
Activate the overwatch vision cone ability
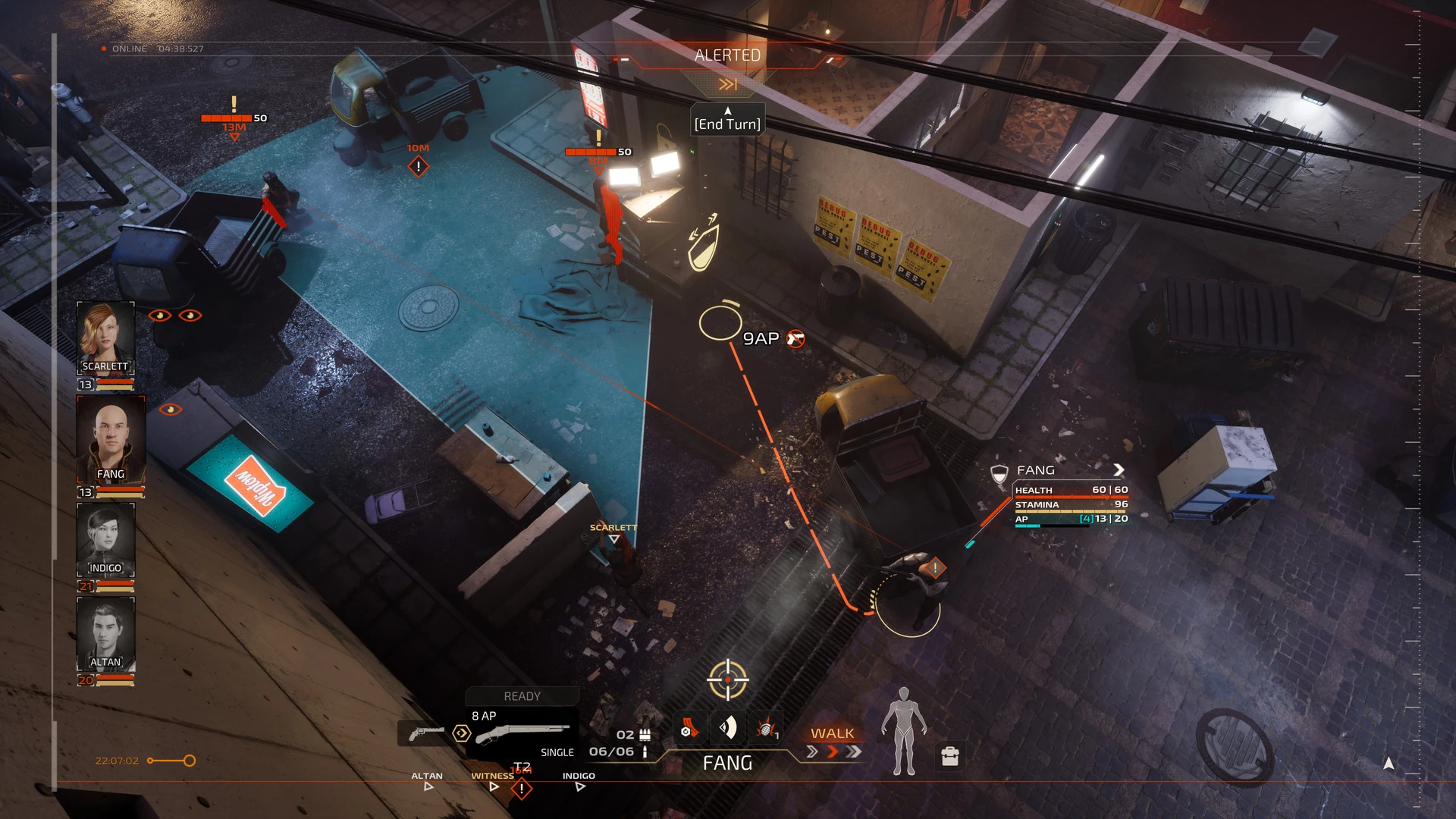(x=727, y=729)
